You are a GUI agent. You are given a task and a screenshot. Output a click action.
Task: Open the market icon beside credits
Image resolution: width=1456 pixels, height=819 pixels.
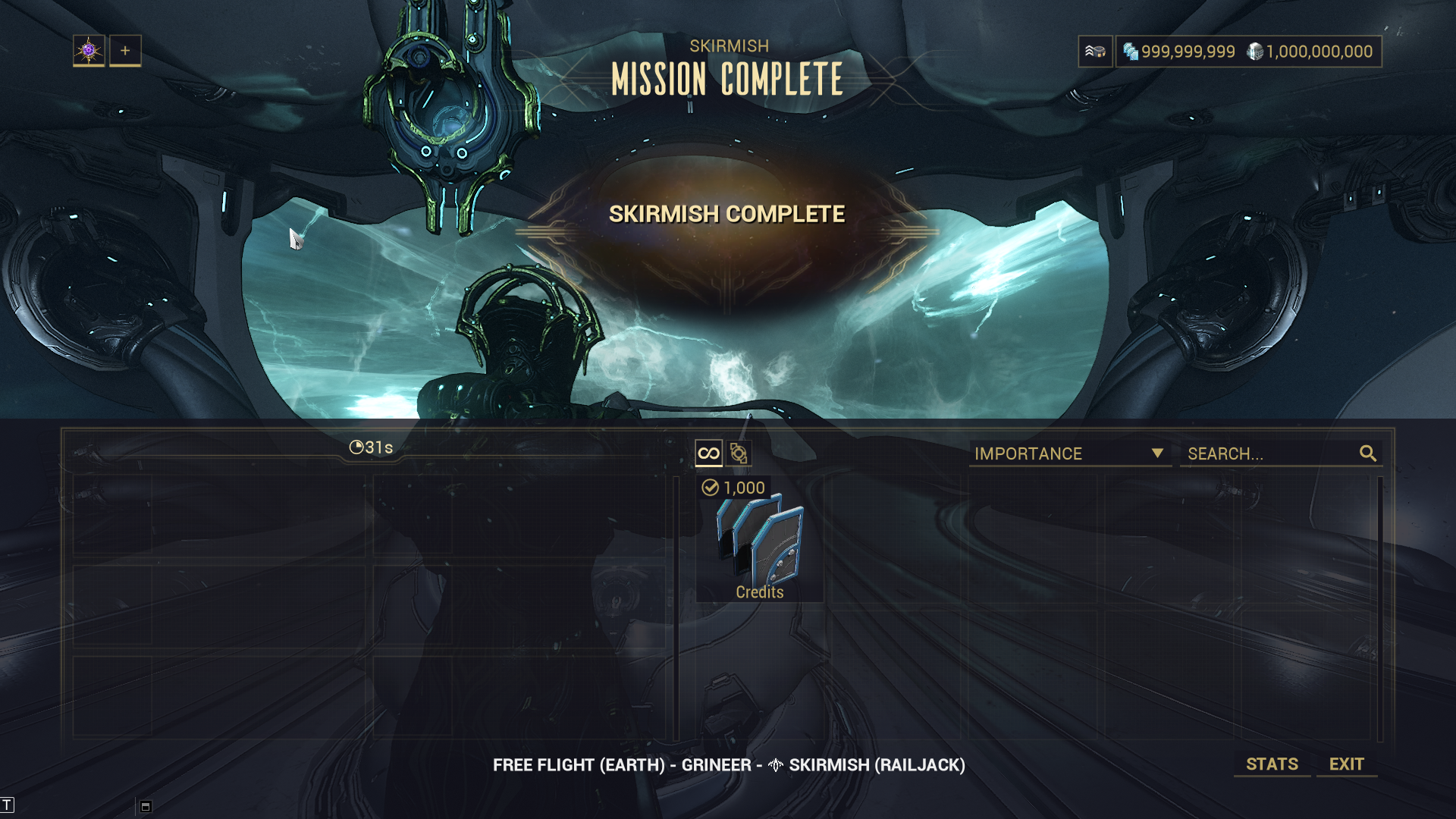1095,52
